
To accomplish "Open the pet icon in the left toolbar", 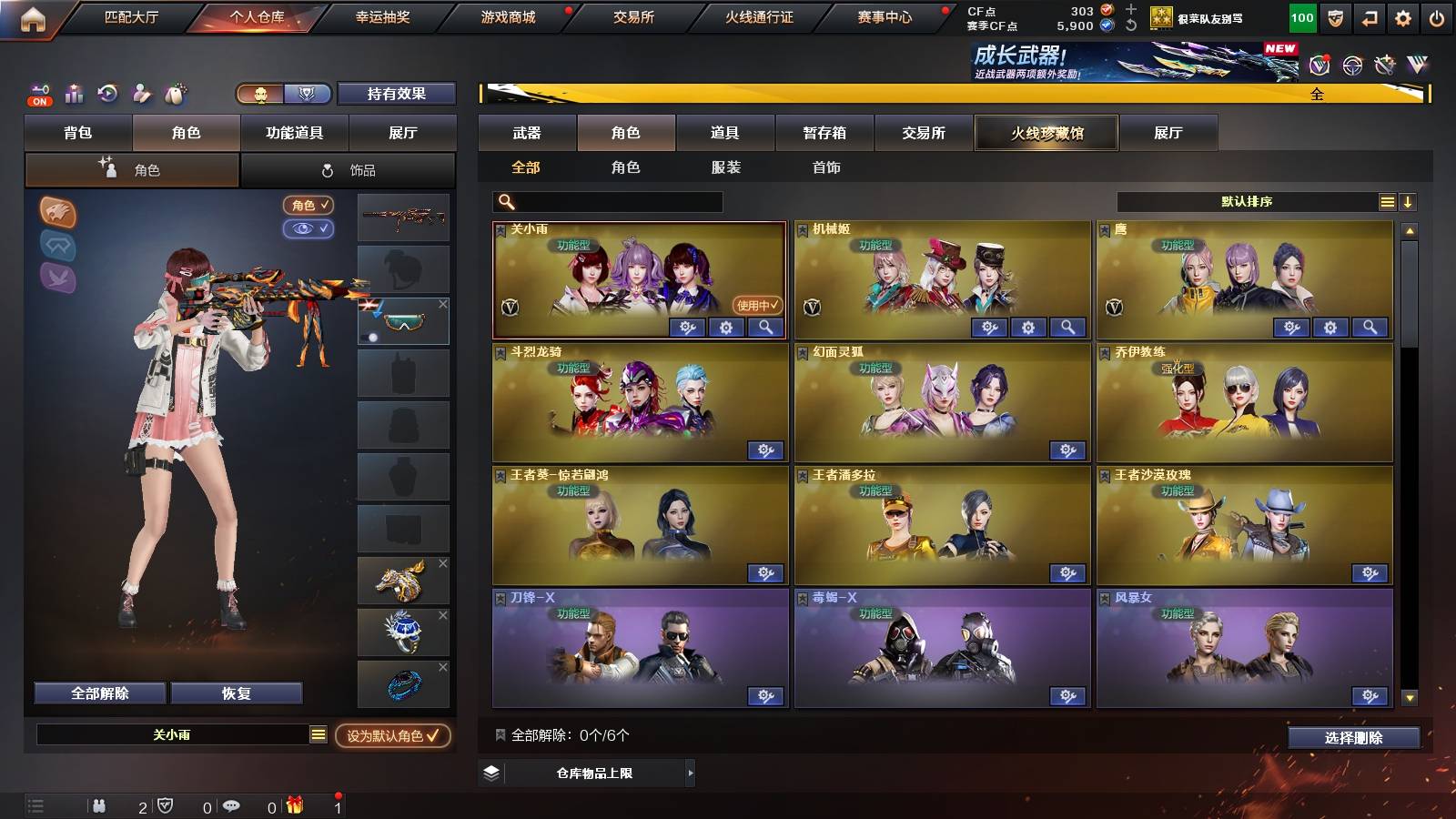I will tap(175, 93).
